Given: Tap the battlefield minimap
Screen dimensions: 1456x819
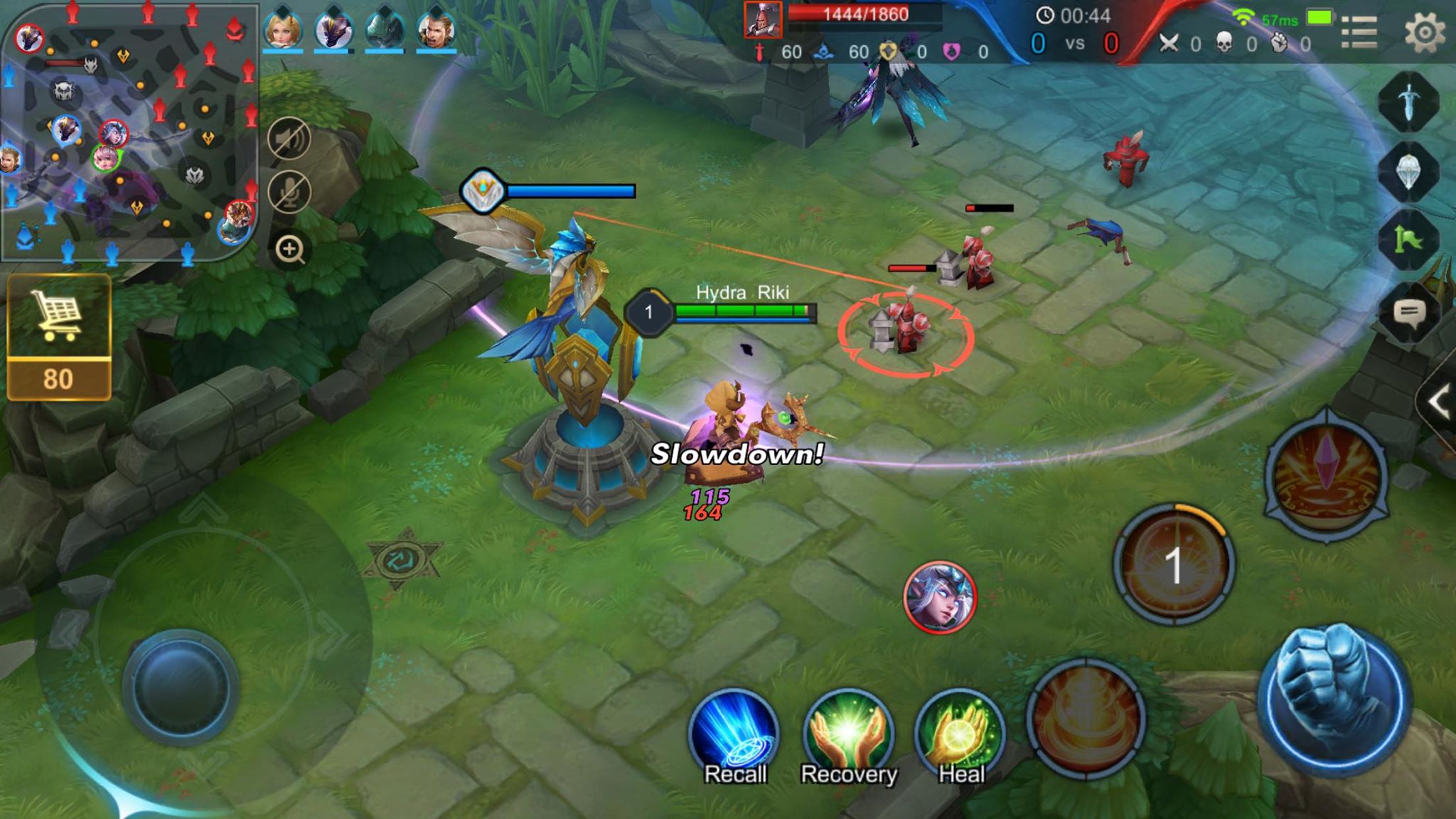Looking at the screenshot, I should click(x=128, y=132).
